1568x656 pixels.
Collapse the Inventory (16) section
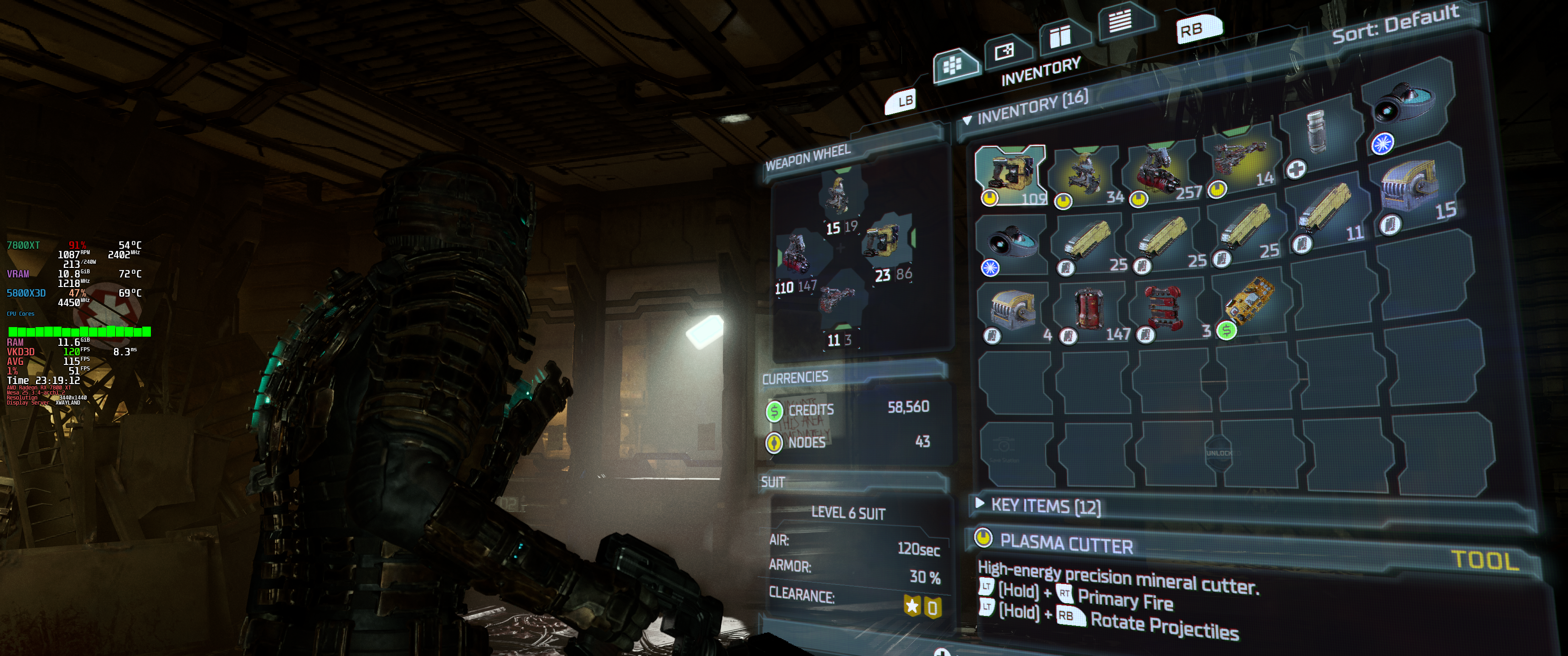point(967,120)
